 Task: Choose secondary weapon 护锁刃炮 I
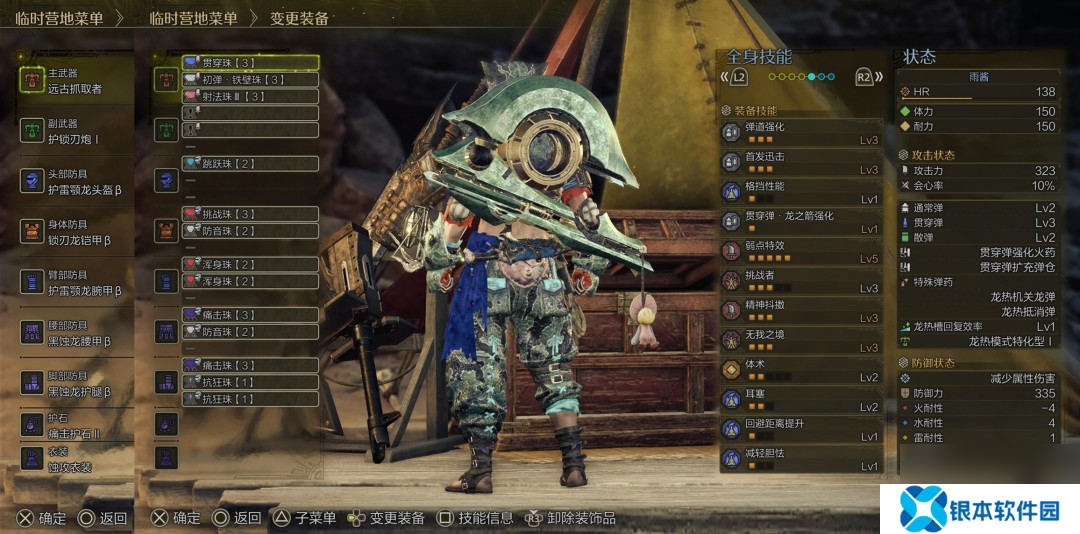tap(75, 131)
